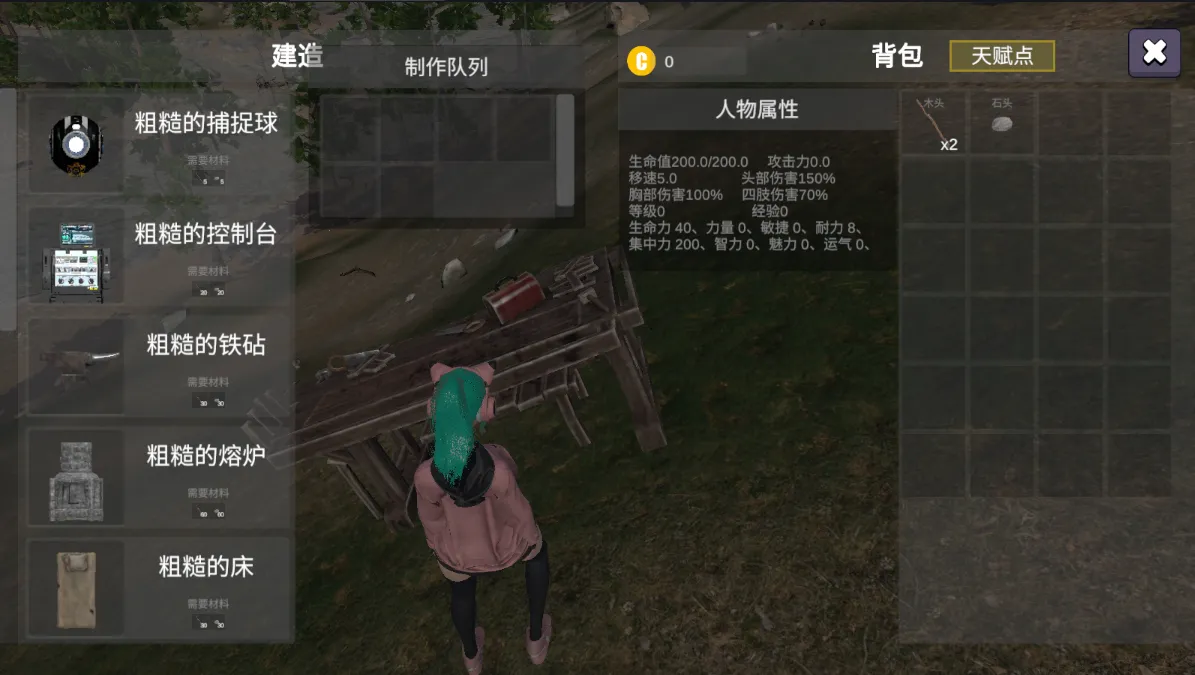Select the 粗糙的熔炉 furnace recipe

tap(160, 477)
